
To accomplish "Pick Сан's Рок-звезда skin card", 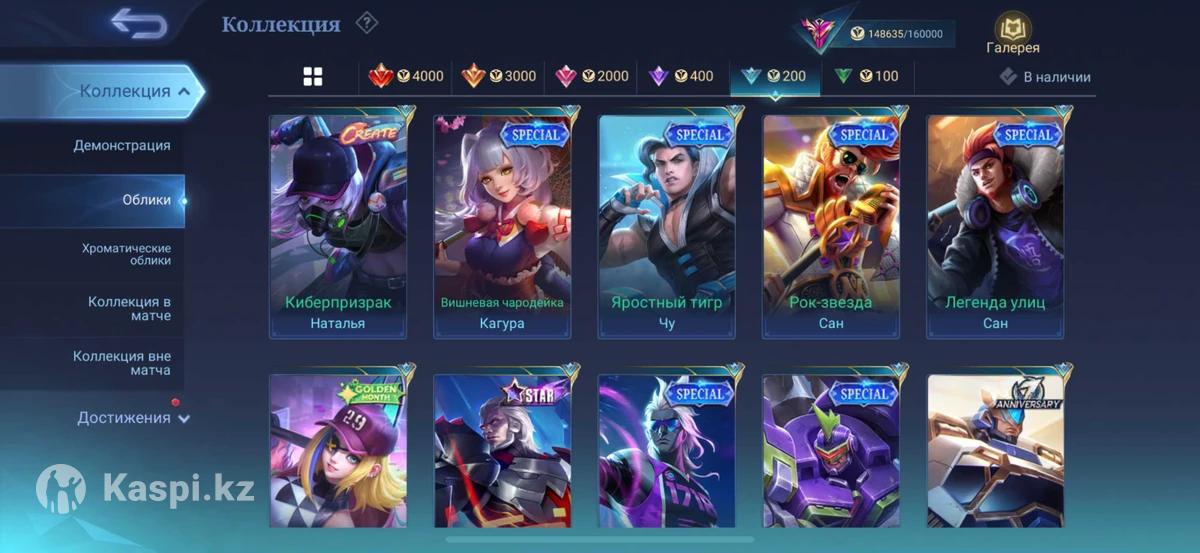I will pyautogui.click(x=831, y=226).
